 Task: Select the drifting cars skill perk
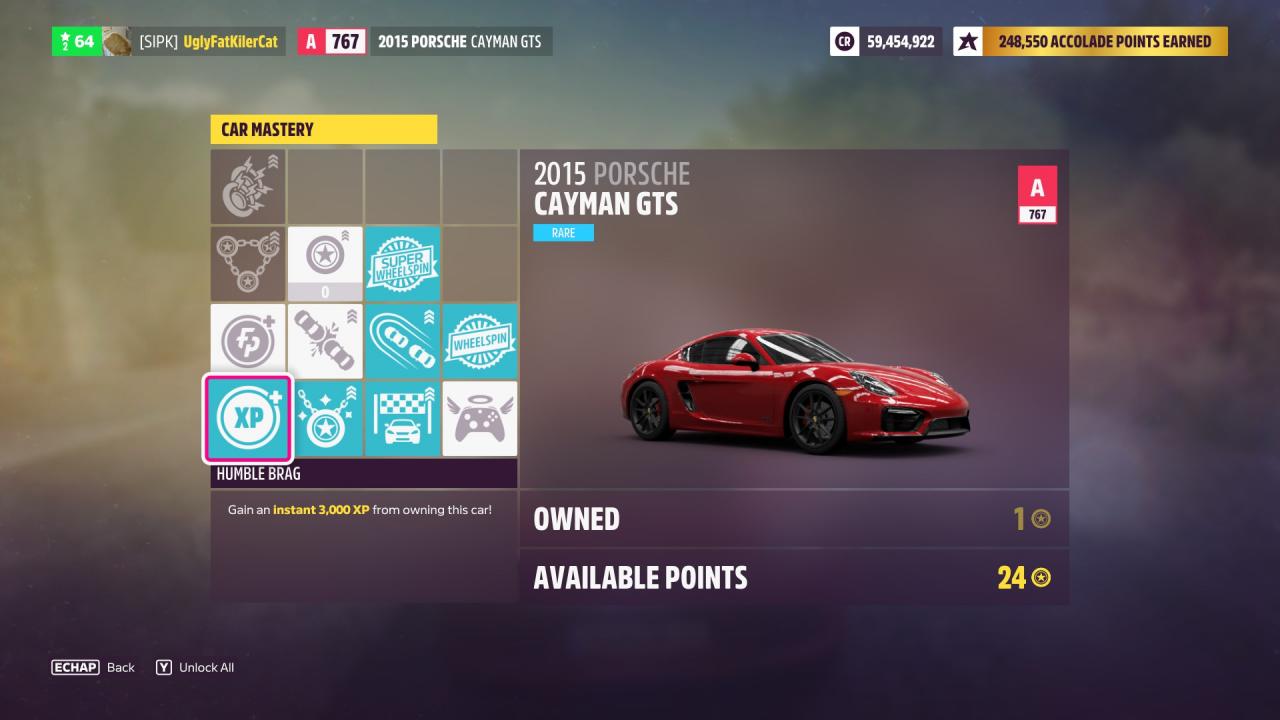coord(402,340)
